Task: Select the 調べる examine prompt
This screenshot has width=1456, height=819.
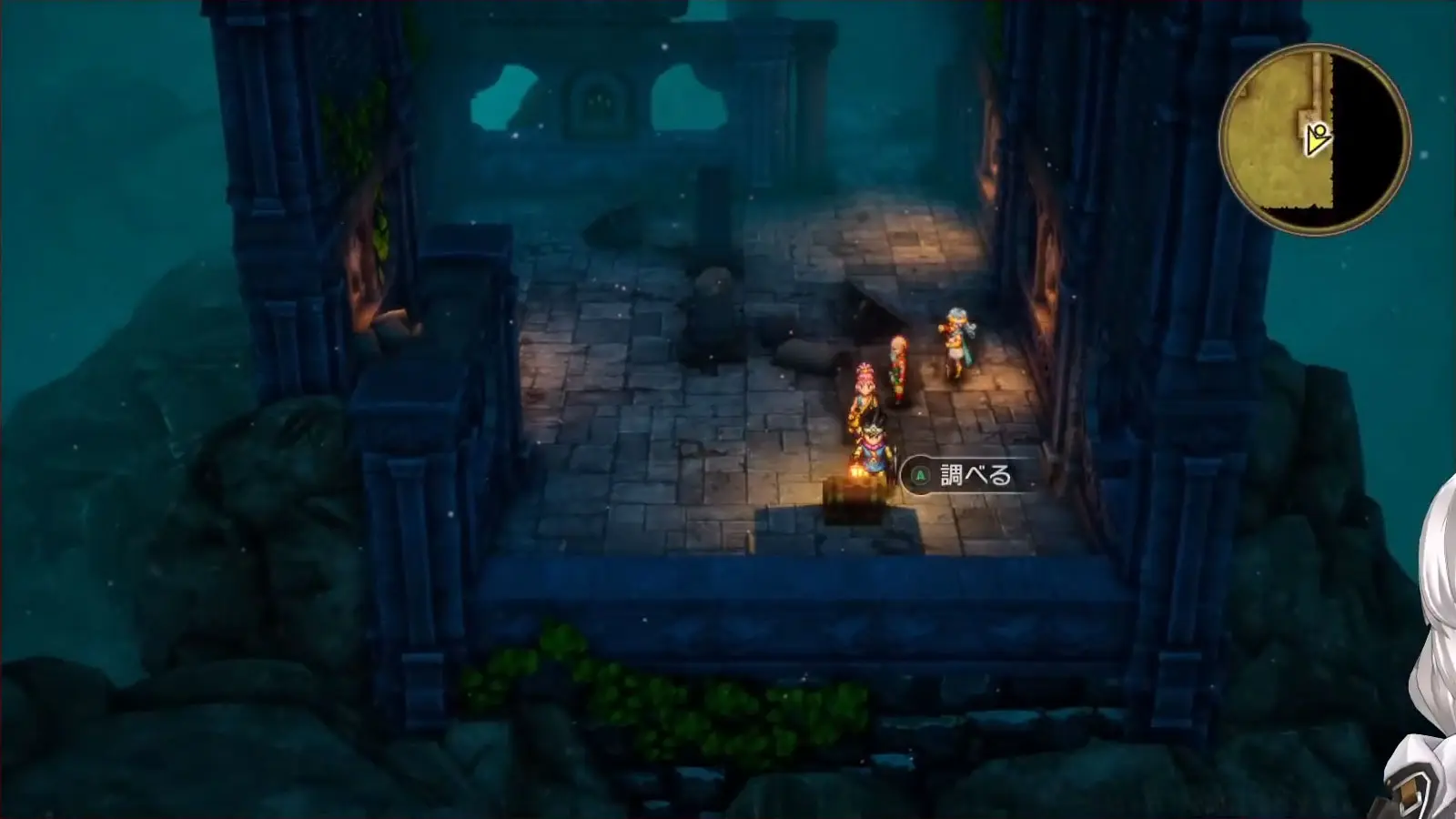Action: click(x=966, y=475)
